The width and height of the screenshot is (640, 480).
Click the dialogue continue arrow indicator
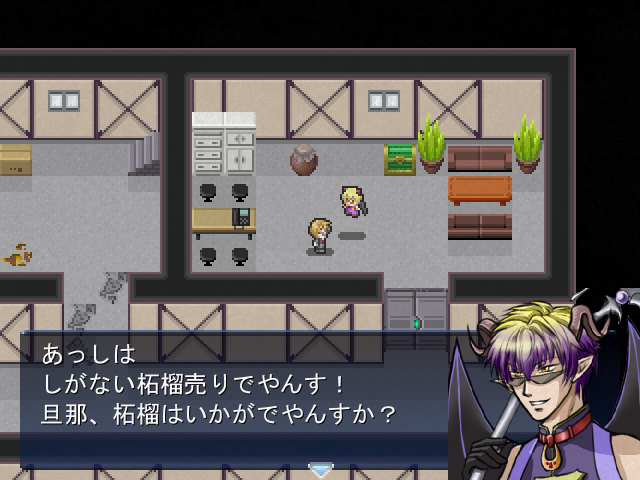(320, 469)
